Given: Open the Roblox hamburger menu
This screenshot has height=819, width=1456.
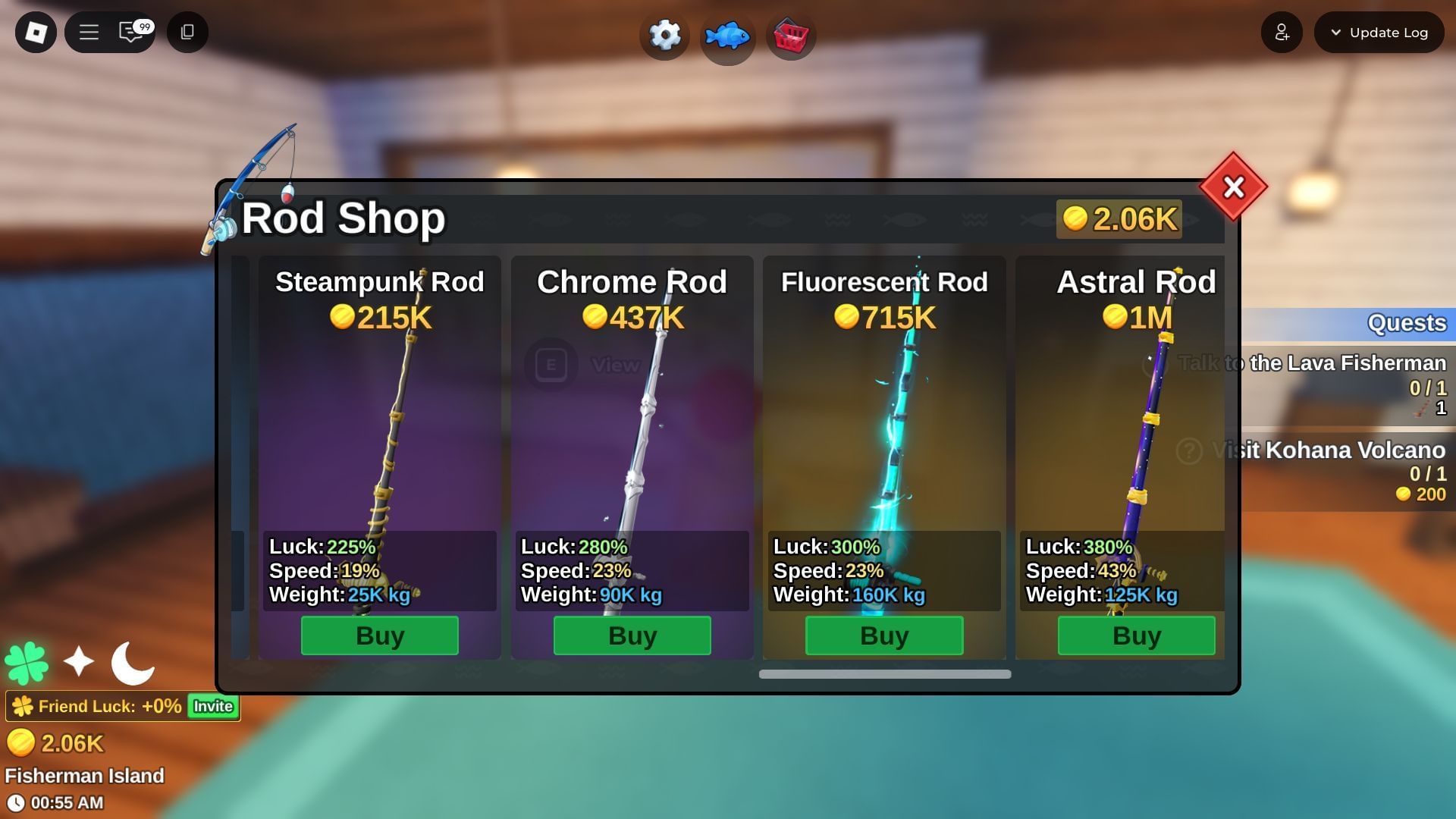Looking at the screenshot, I should pos(89,33).
